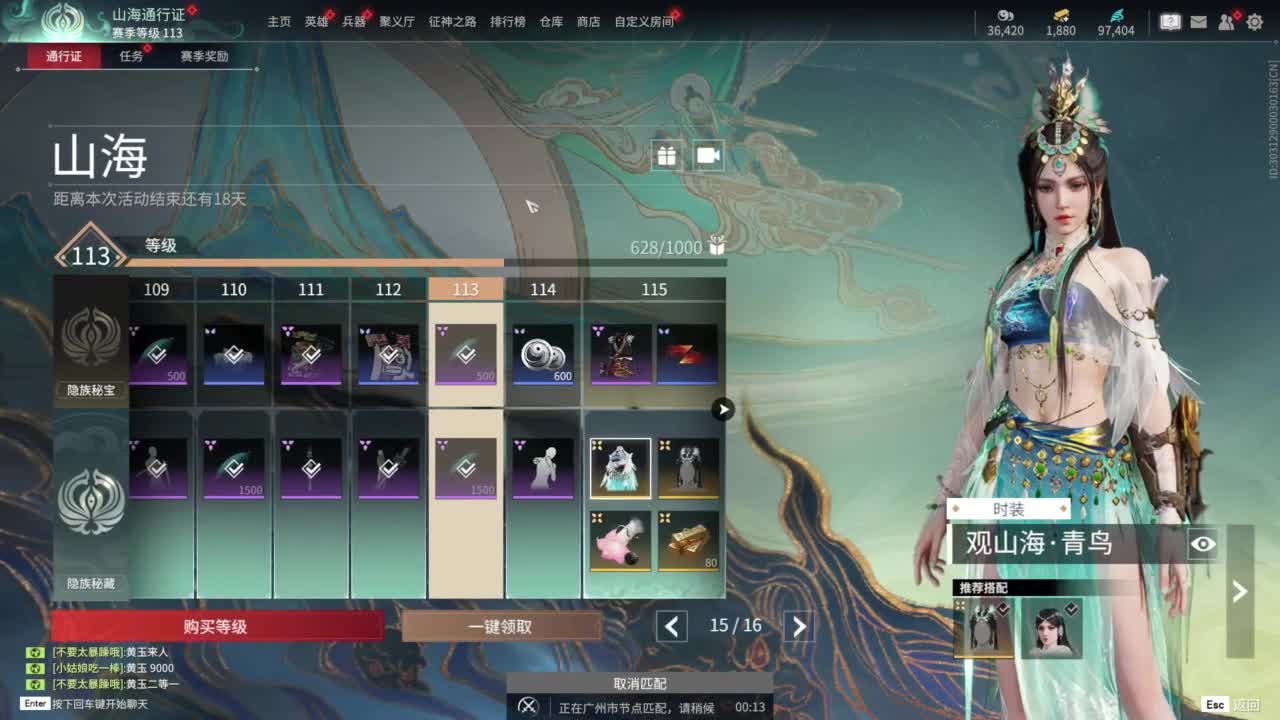Play the video camera preview icon

[x=708, y=155]
